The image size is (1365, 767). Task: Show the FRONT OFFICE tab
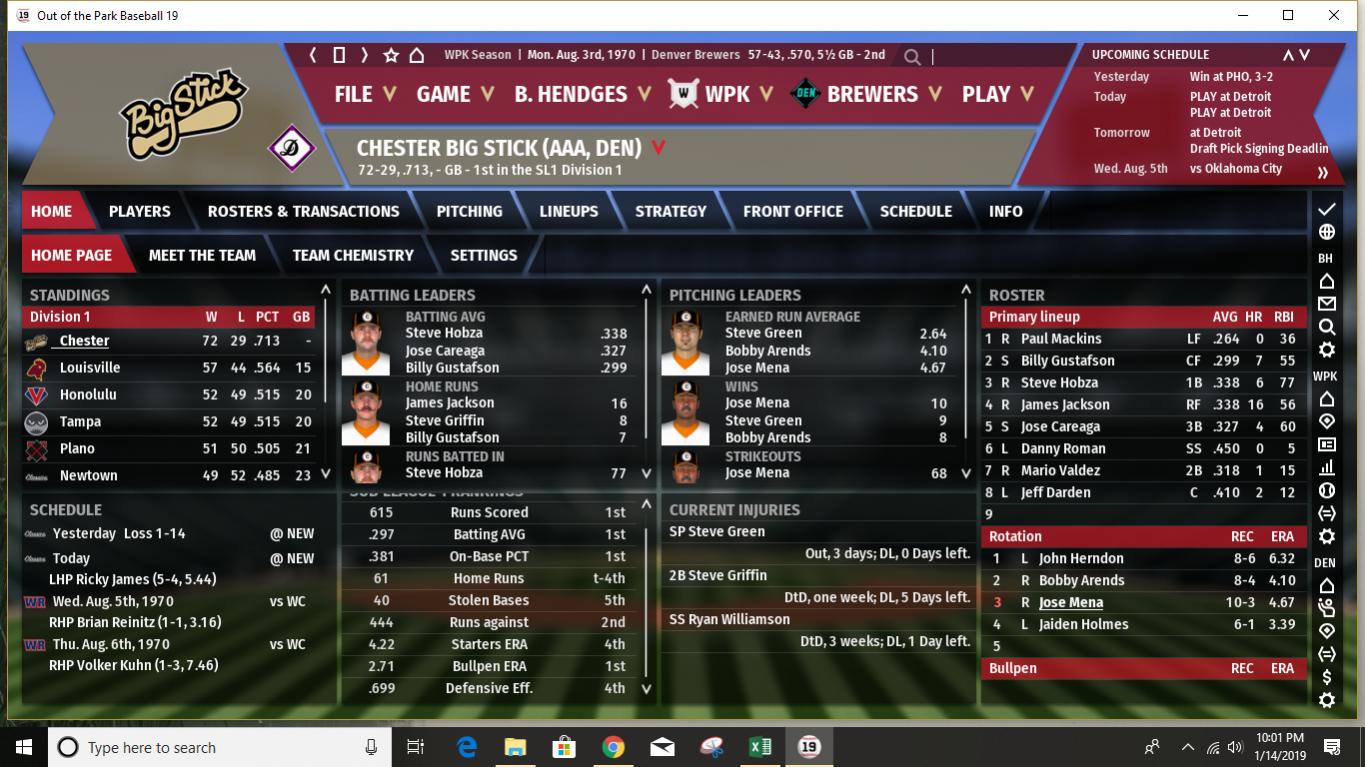(792, 211)
